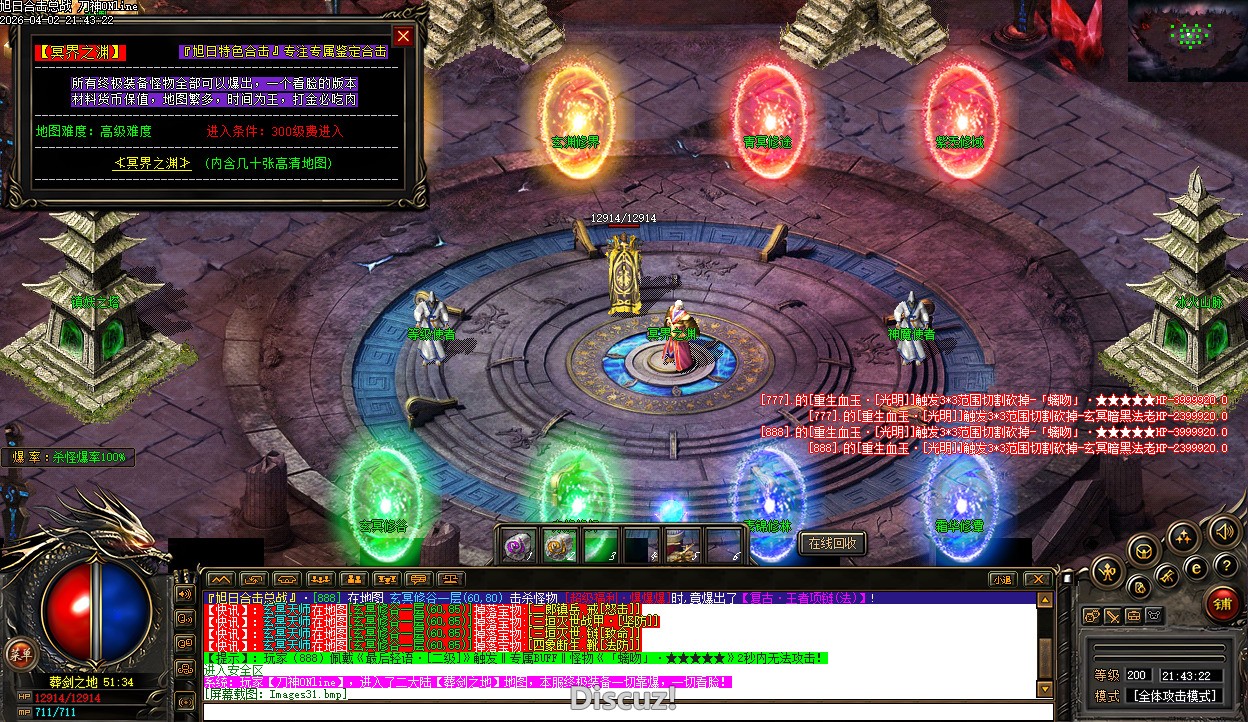
Task: Close the chat panel with its X button
Action: pyautogui.click(x=1038, y=579)
